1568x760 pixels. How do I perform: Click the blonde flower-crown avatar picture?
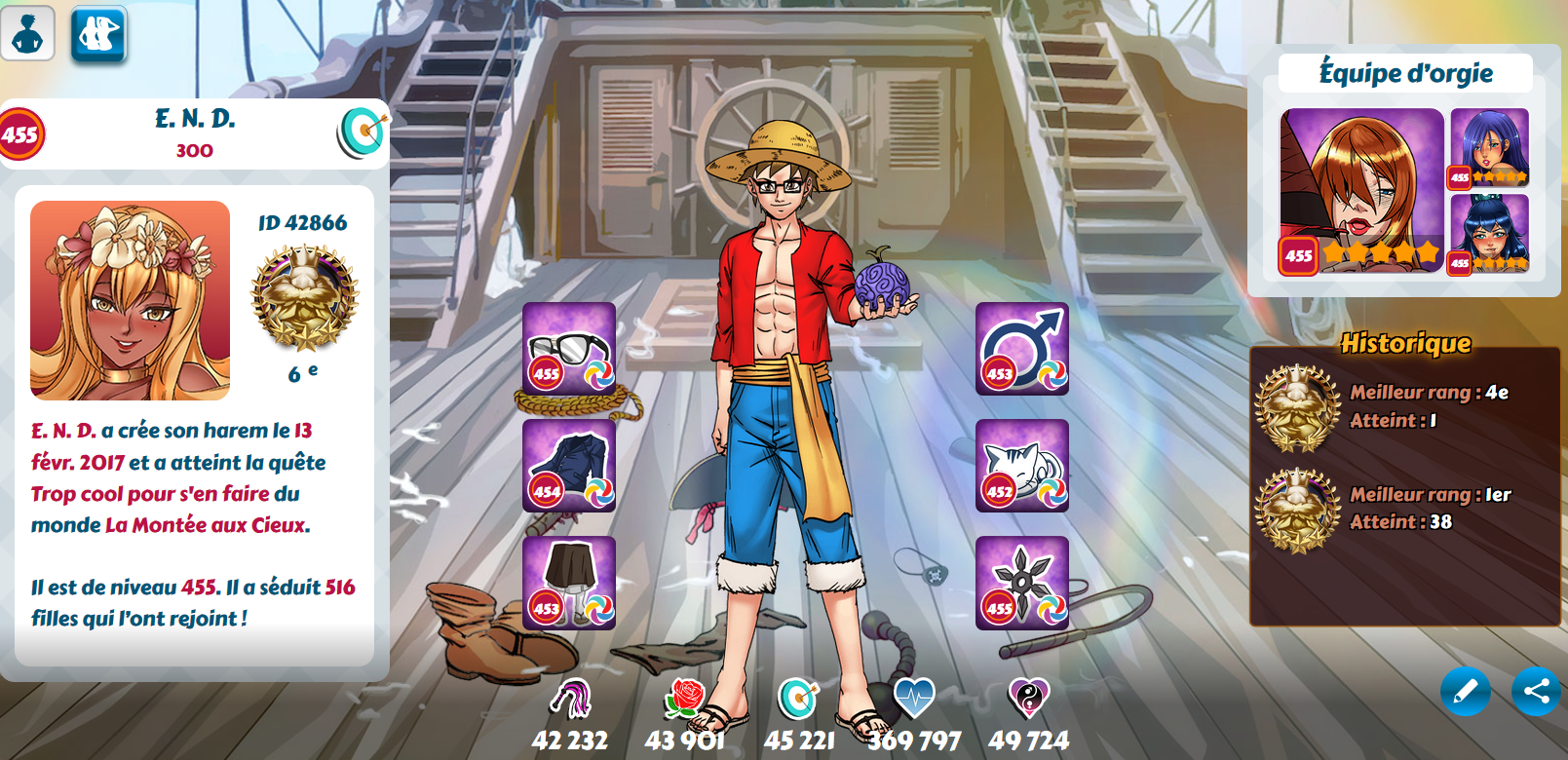tap(131, 300)
